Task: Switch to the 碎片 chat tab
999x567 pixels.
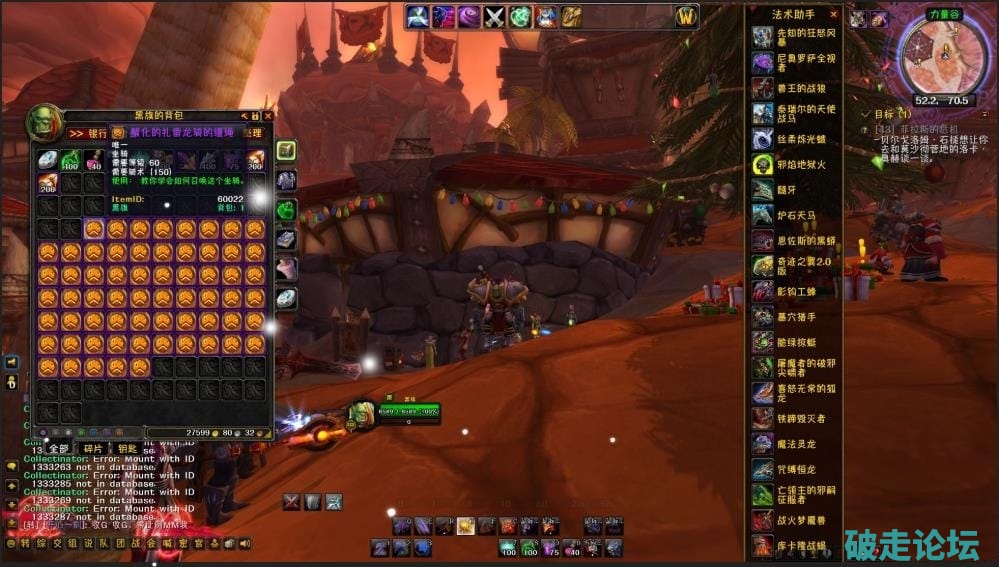Action: tap(92, 449)
